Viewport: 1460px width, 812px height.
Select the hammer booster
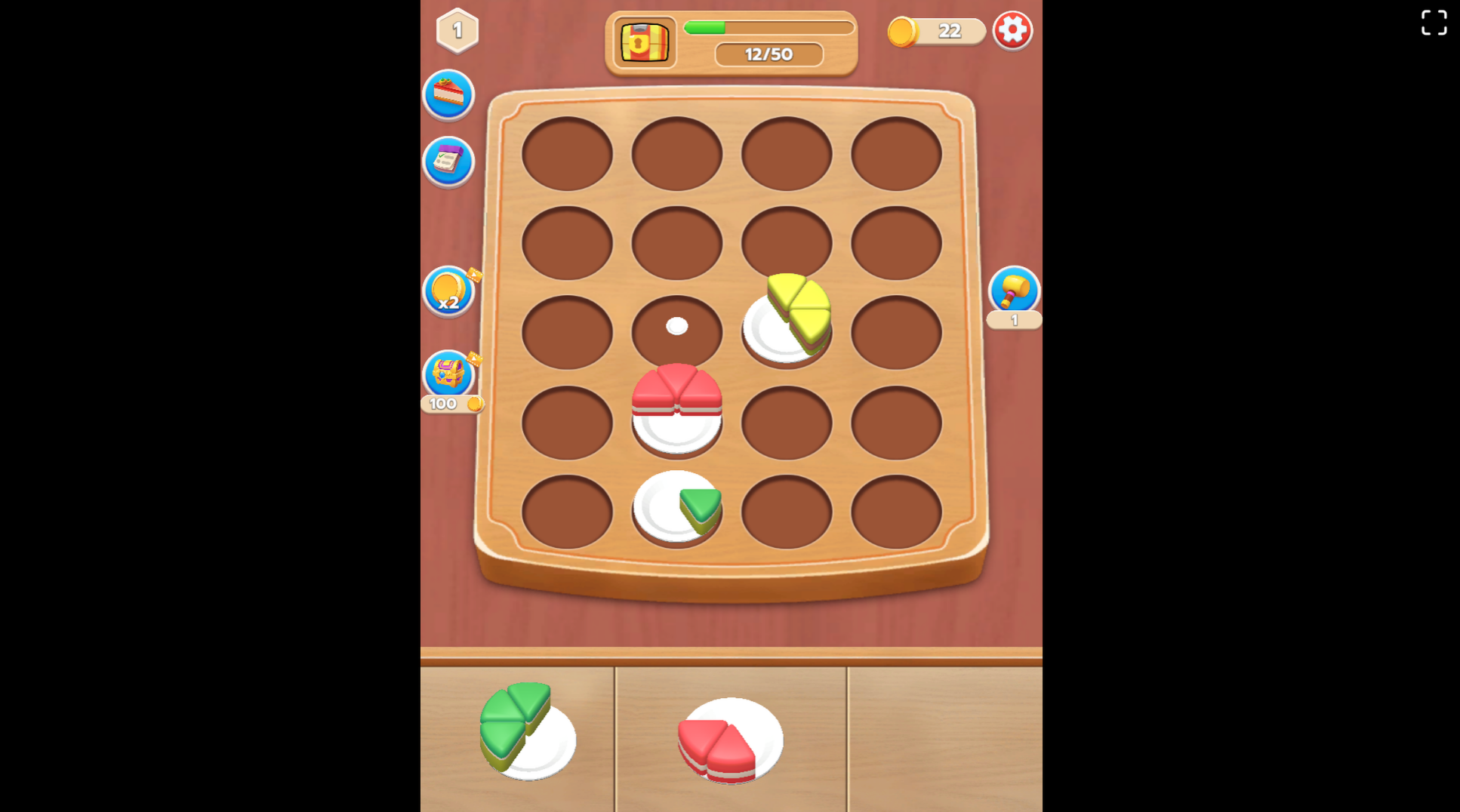pos(1015,291)
